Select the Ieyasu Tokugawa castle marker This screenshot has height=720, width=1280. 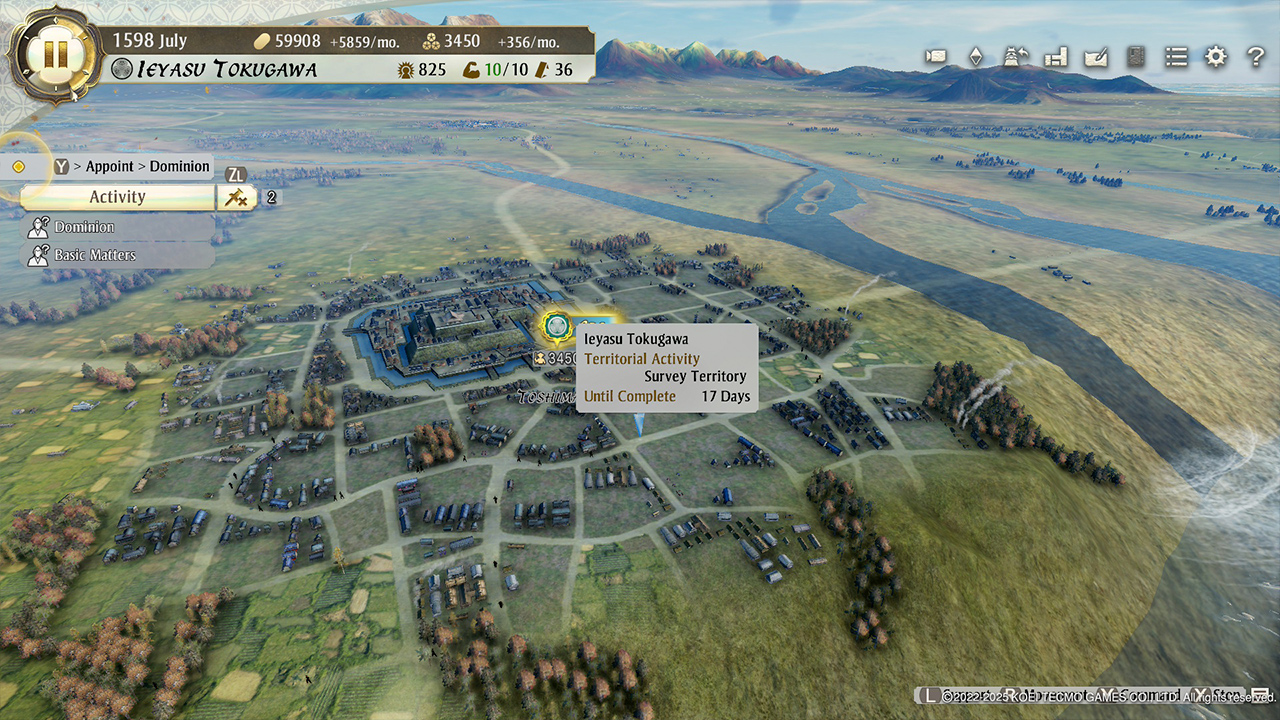[x=555, y=326]
